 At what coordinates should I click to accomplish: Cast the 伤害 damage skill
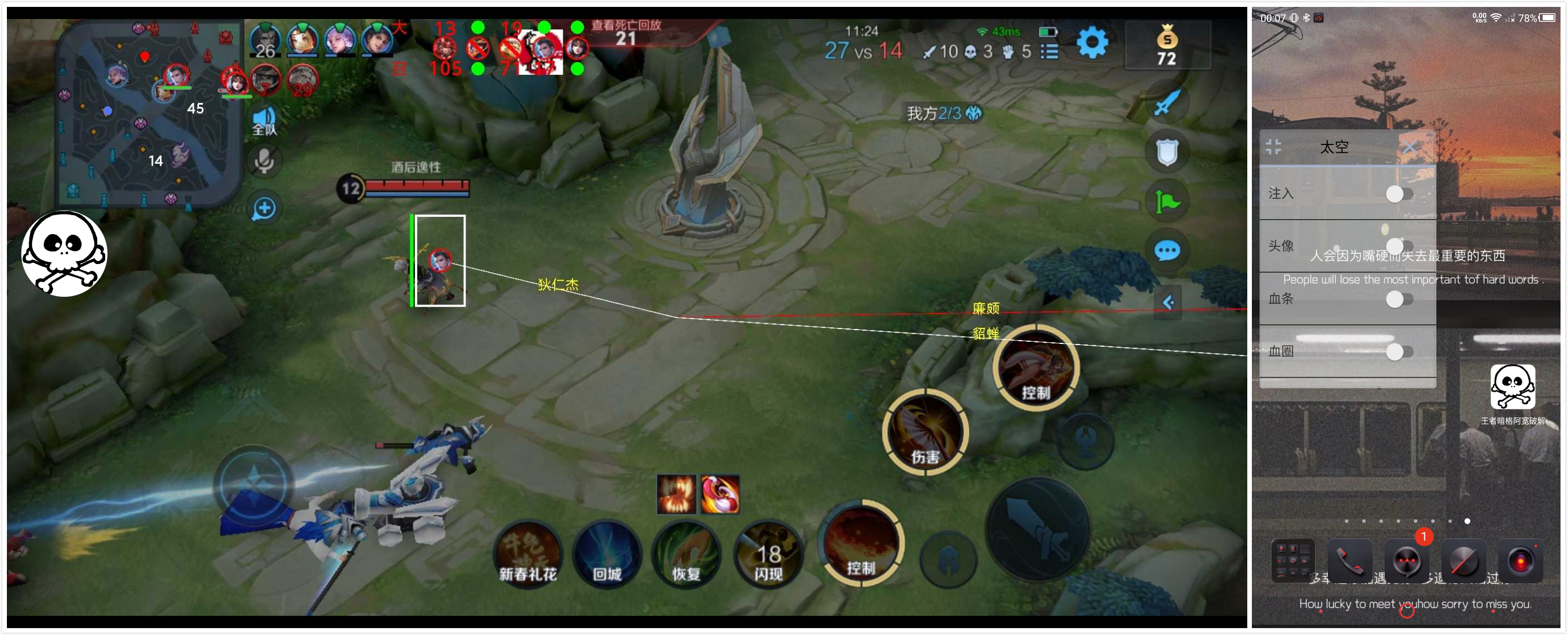pyautogui.click(x=925, y=431)
